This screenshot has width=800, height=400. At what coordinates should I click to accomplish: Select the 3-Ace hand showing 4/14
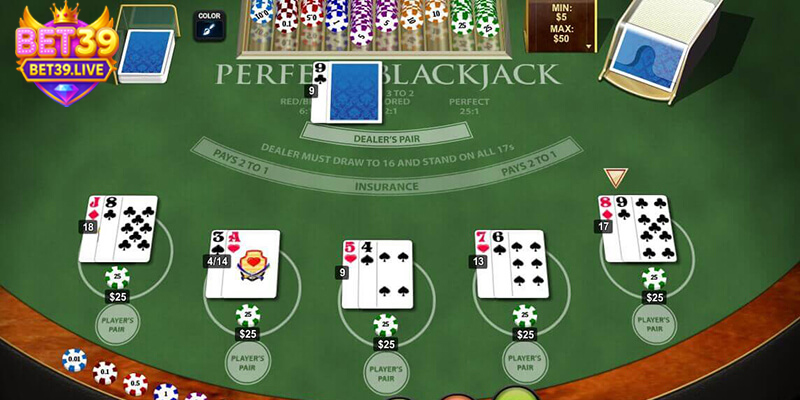point(244,264)
